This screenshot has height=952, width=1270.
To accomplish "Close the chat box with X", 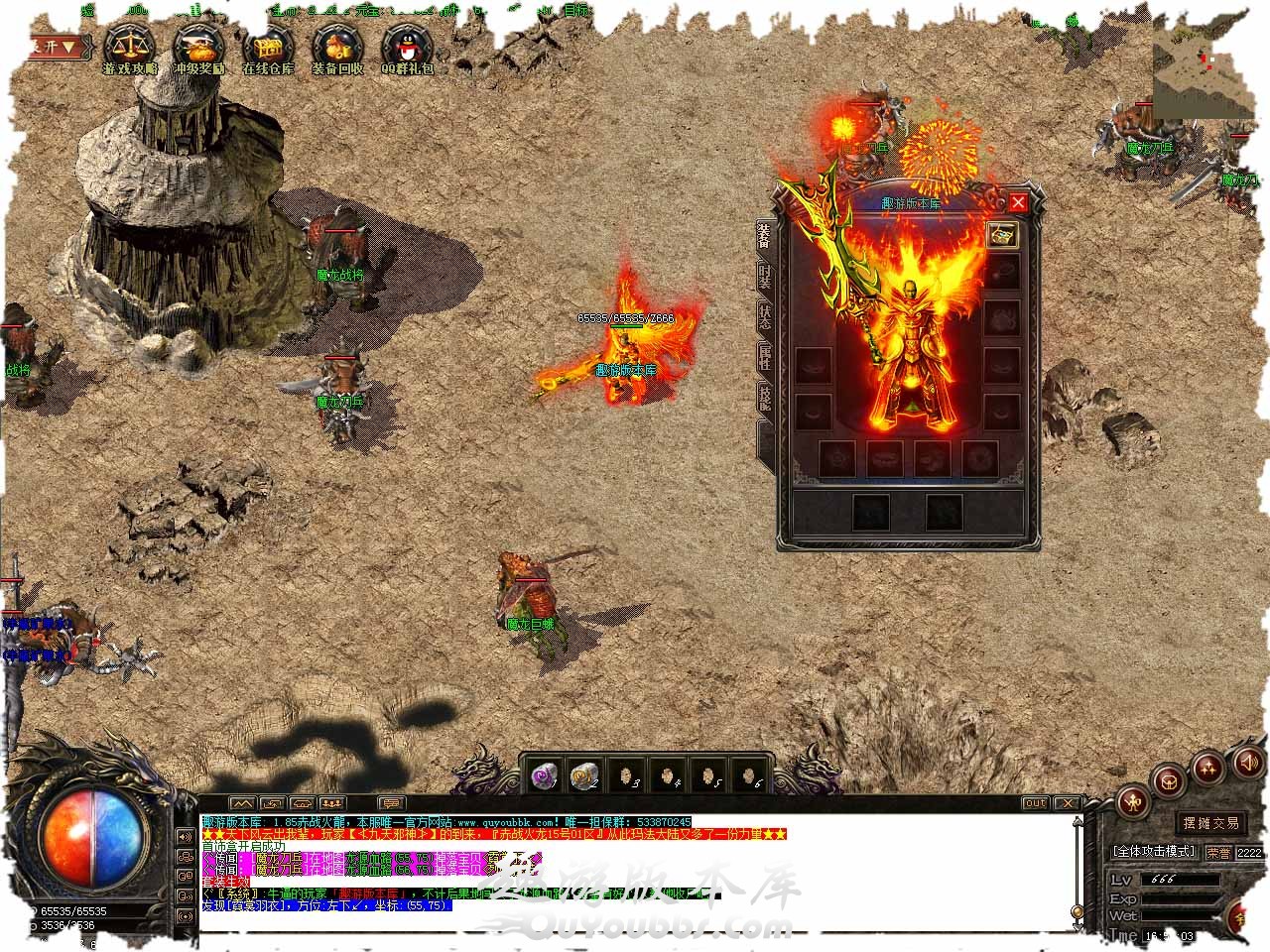I will pyautogui.click(x=1067, y=803).
